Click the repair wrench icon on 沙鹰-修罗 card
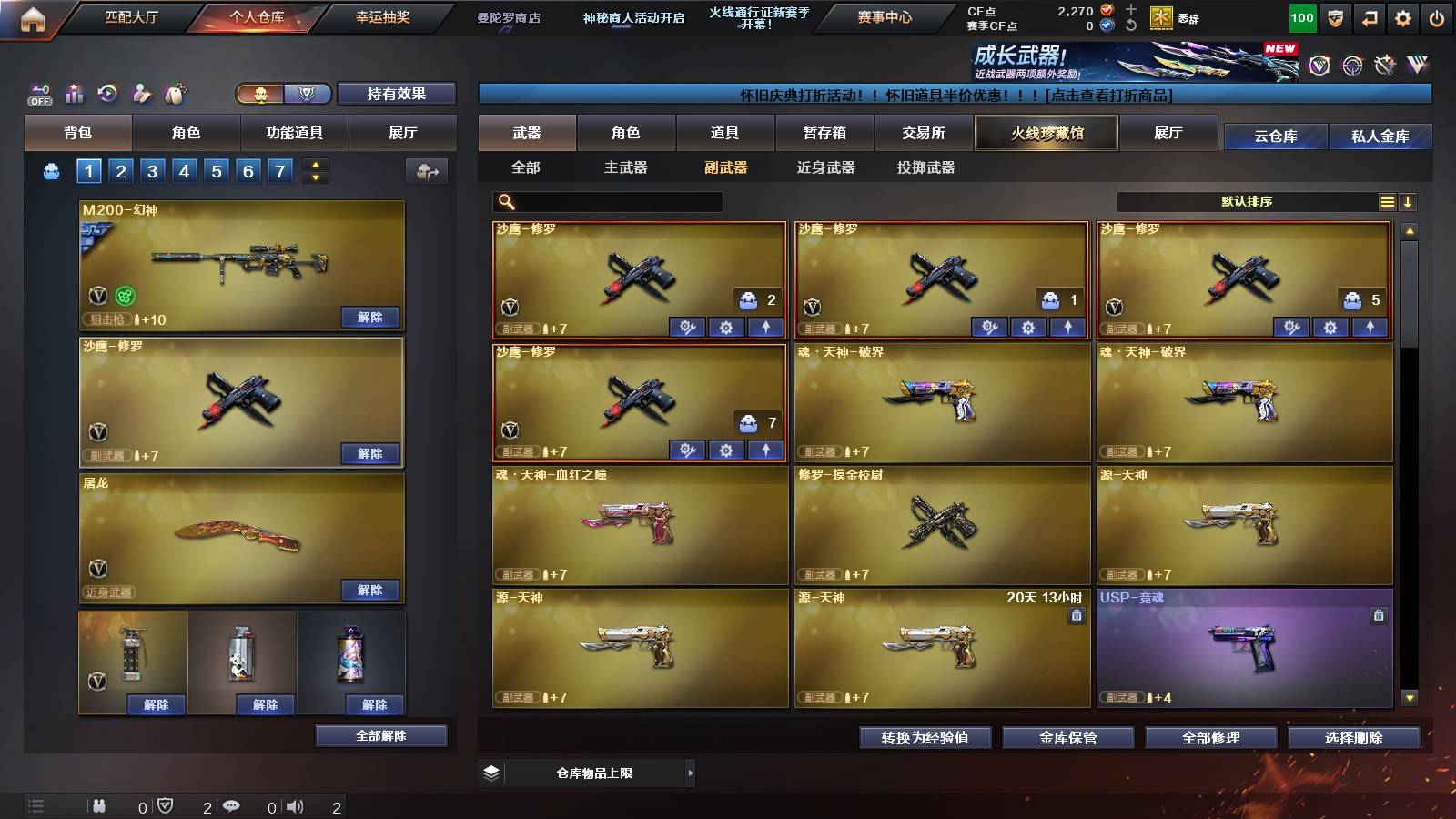 [687, 327]
